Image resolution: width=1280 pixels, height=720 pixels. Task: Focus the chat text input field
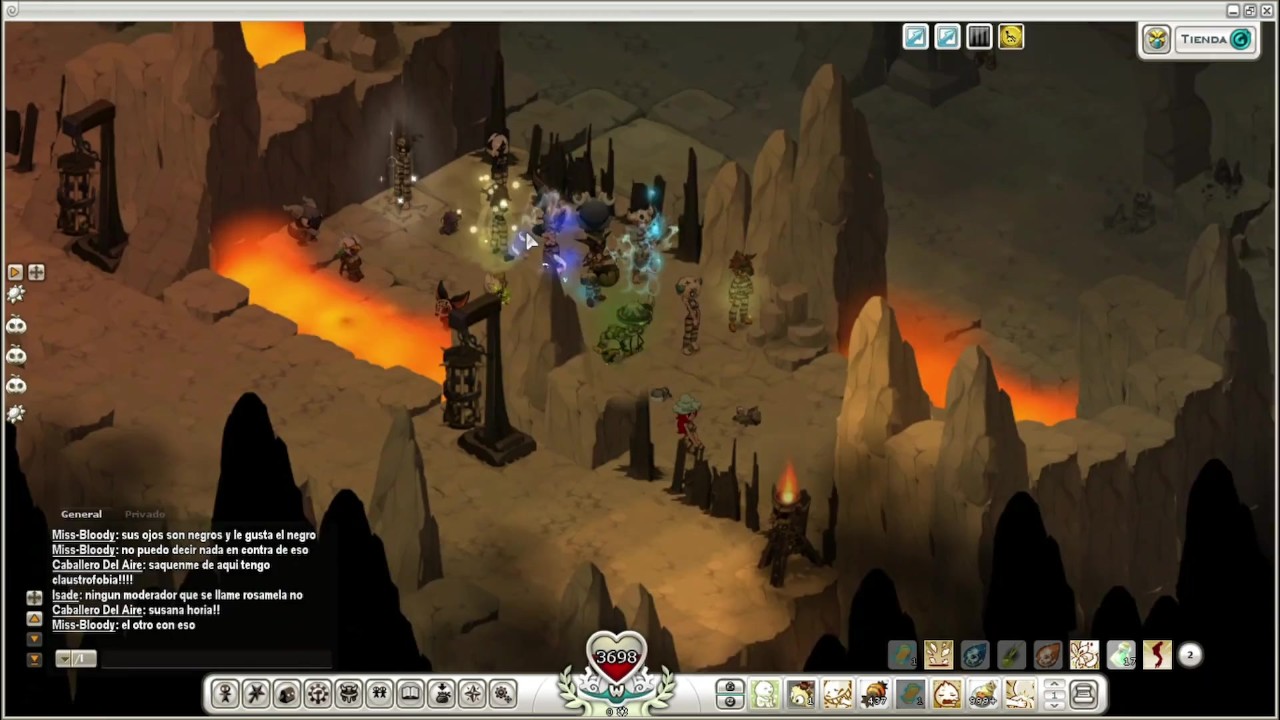click(215, 658)
